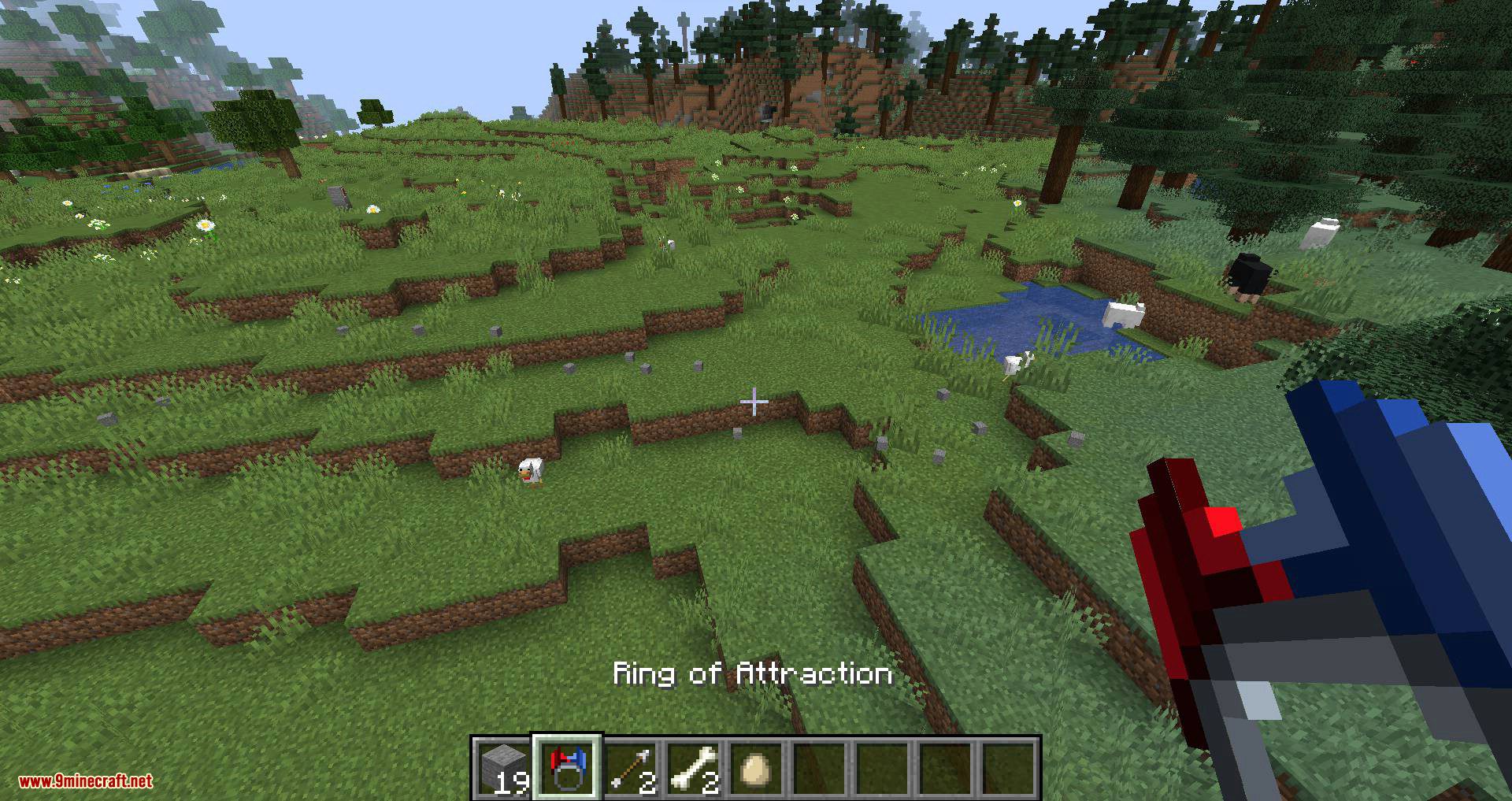Select the stone block hotbar slot
The width and height of the screenshot is (1512, 801).
click(x=503, y=767)
